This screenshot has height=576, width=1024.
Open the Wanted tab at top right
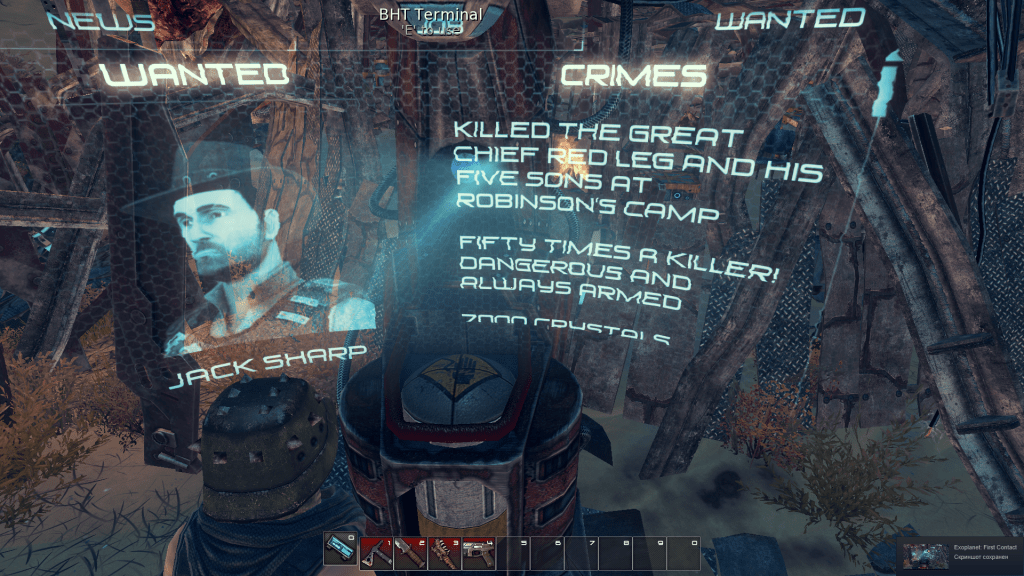(790, 18)
